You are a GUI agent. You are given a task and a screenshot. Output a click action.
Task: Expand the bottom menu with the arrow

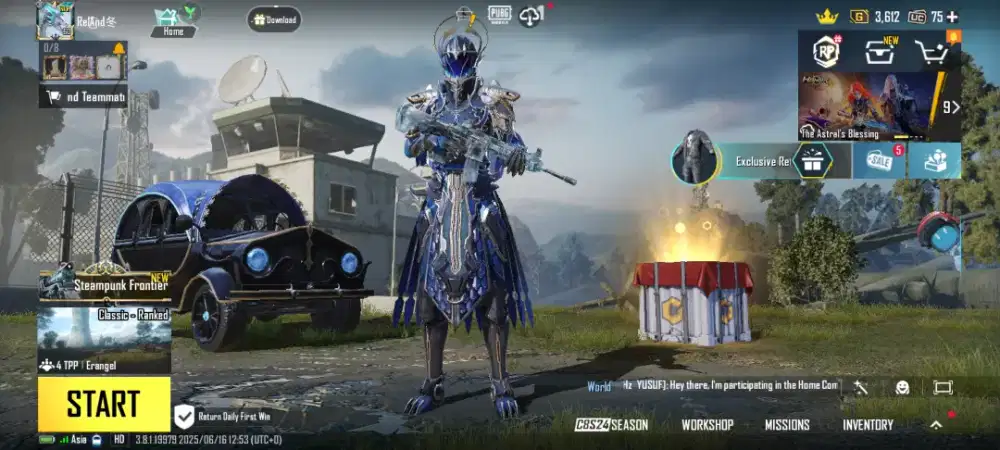click(x=936, y=425)
